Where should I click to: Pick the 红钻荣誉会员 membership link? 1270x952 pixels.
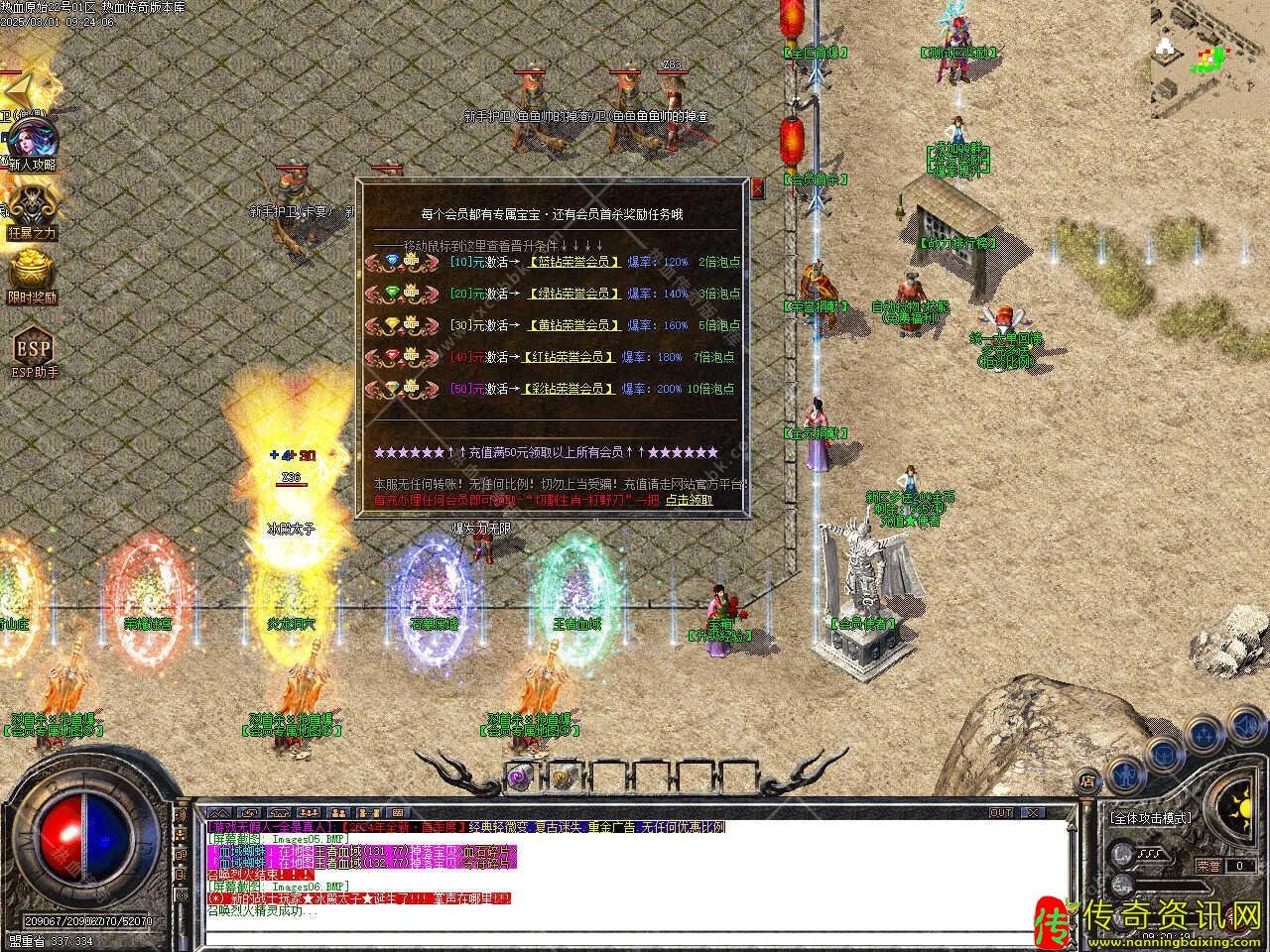point(567,357)
